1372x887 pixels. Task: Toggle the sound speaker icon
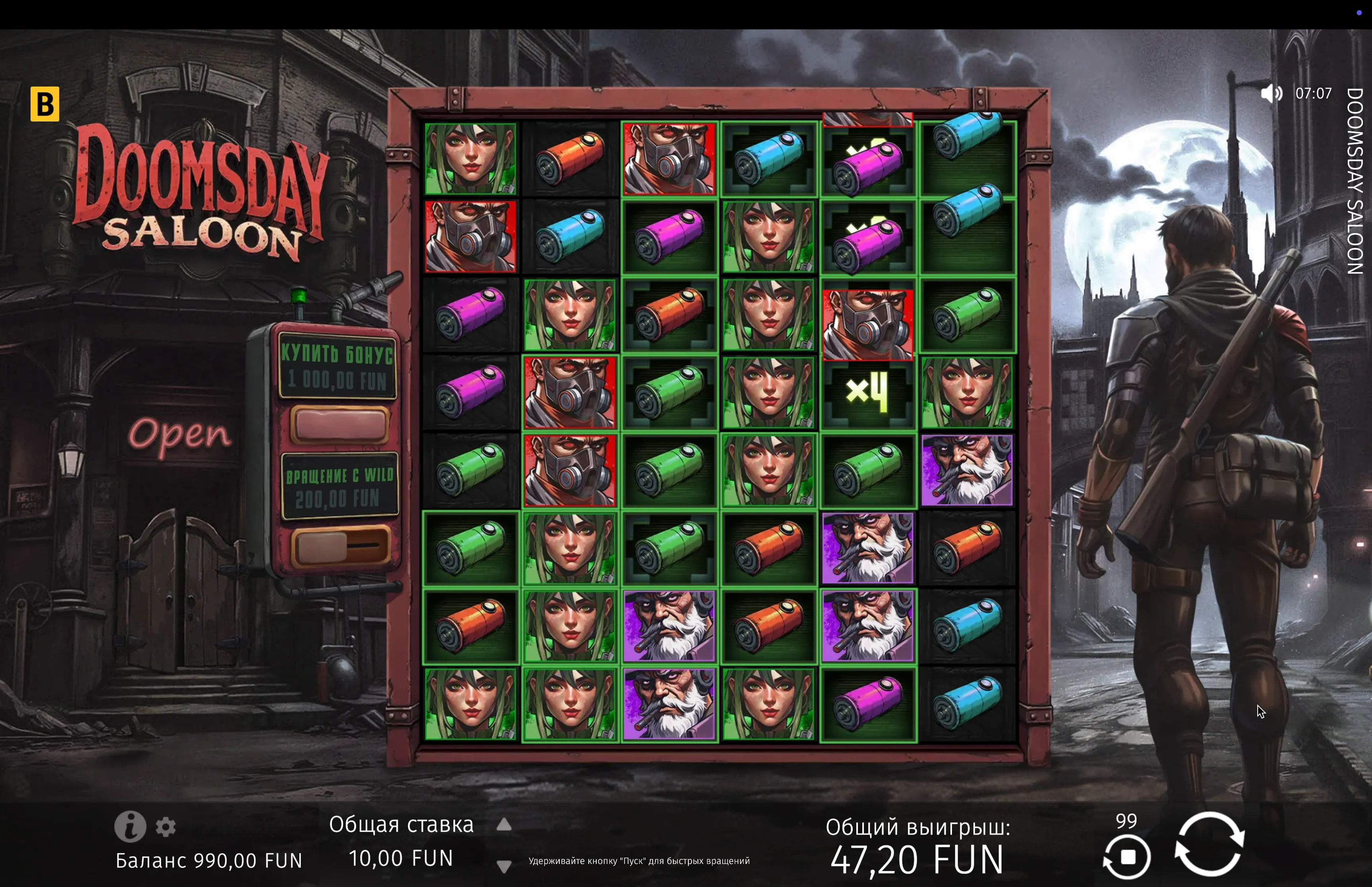coord(1271,93)
